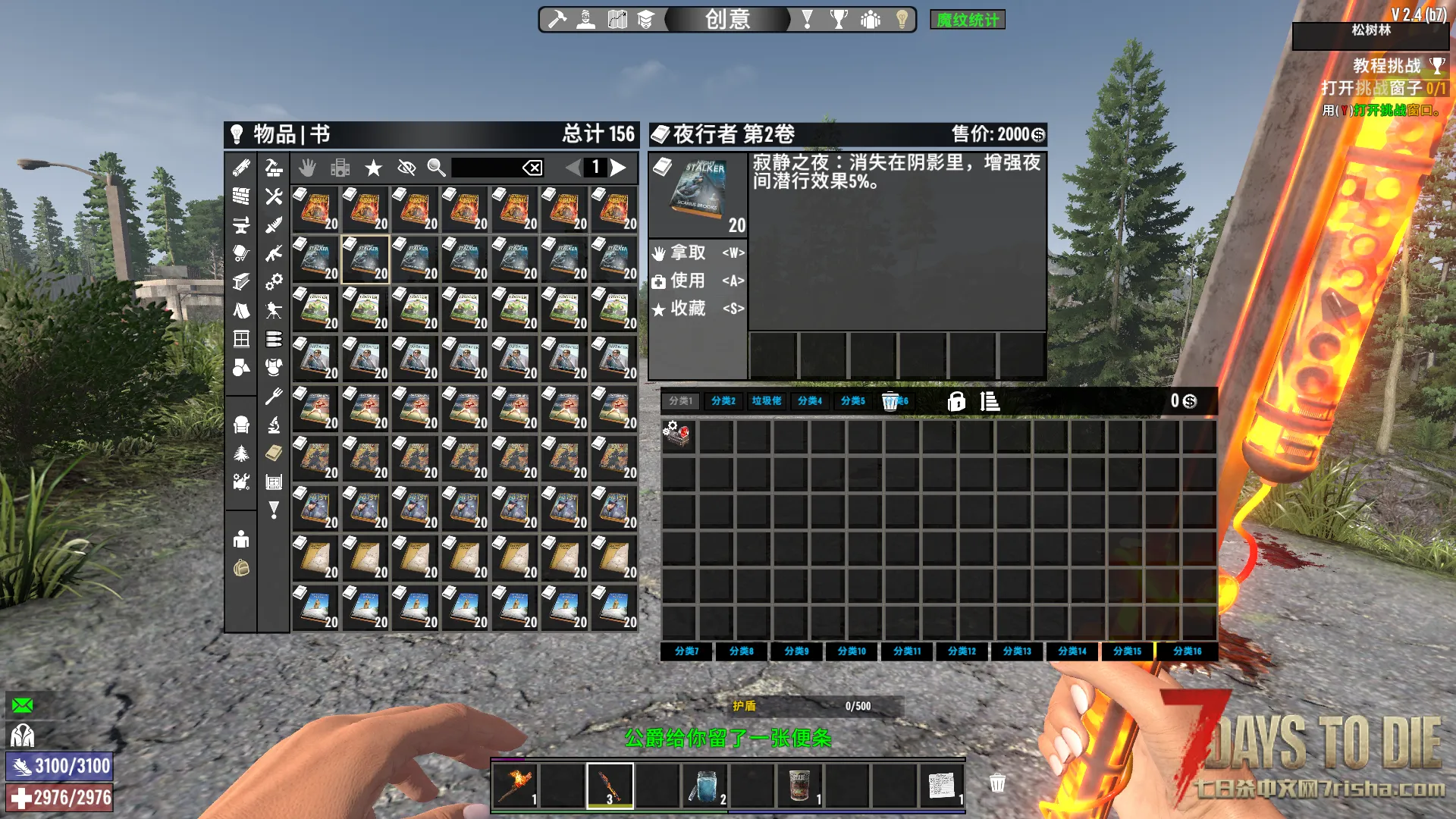Open the green mail envelope icon
1456x819 pixels.
coord(23,705)
